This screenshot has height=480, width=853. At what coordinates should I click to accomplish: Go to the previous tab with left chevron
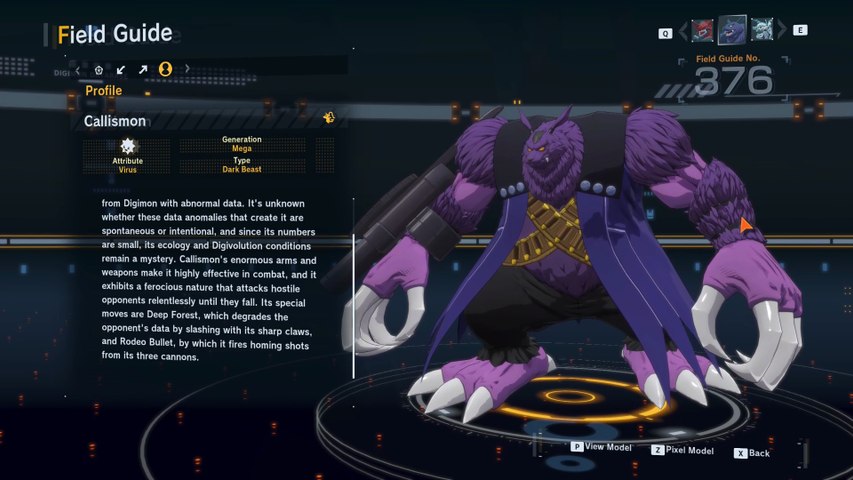click(x=77, y=69)
